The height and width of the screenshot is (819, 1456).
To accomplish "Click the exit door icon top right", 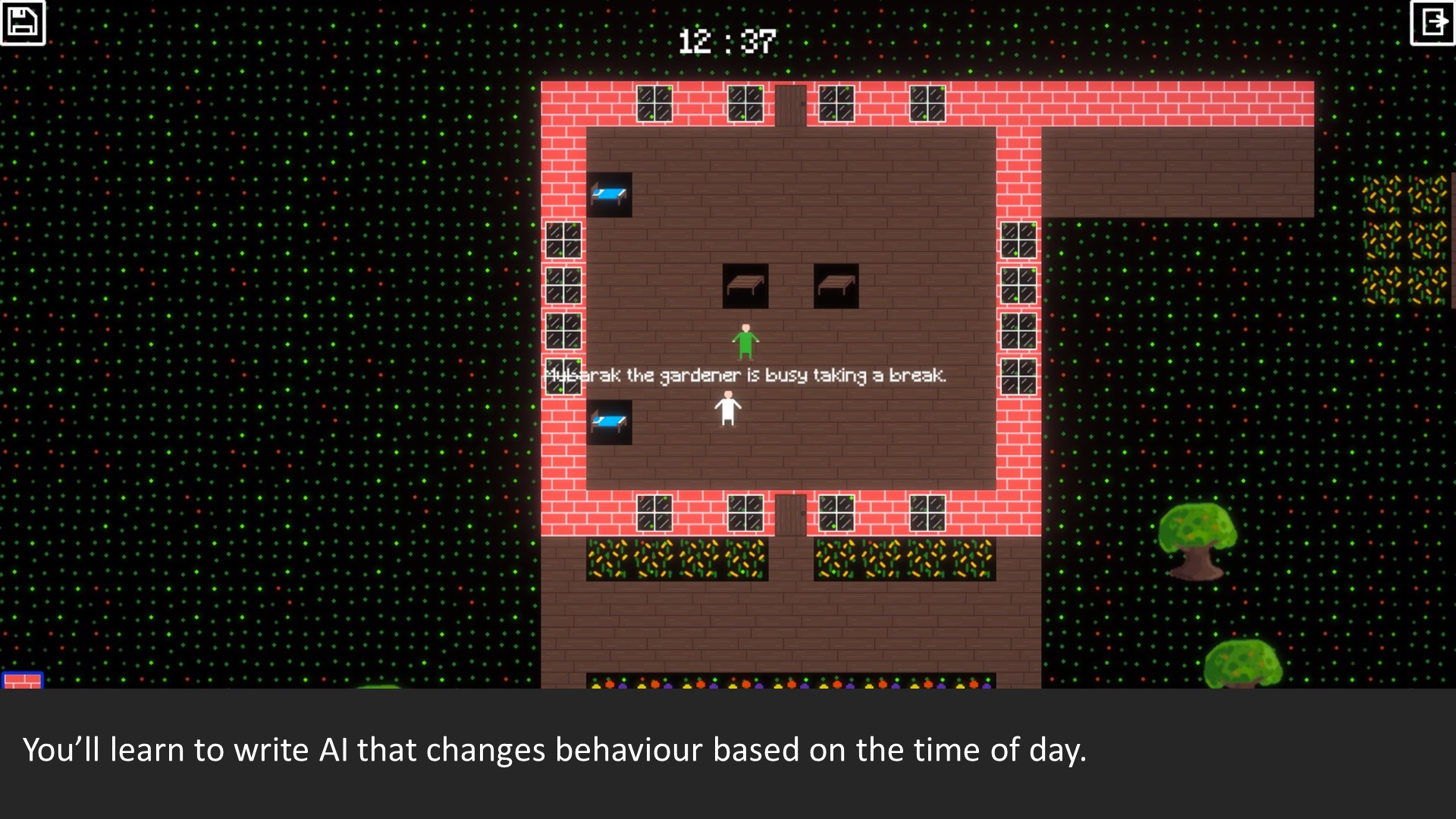I will 1432,23.
